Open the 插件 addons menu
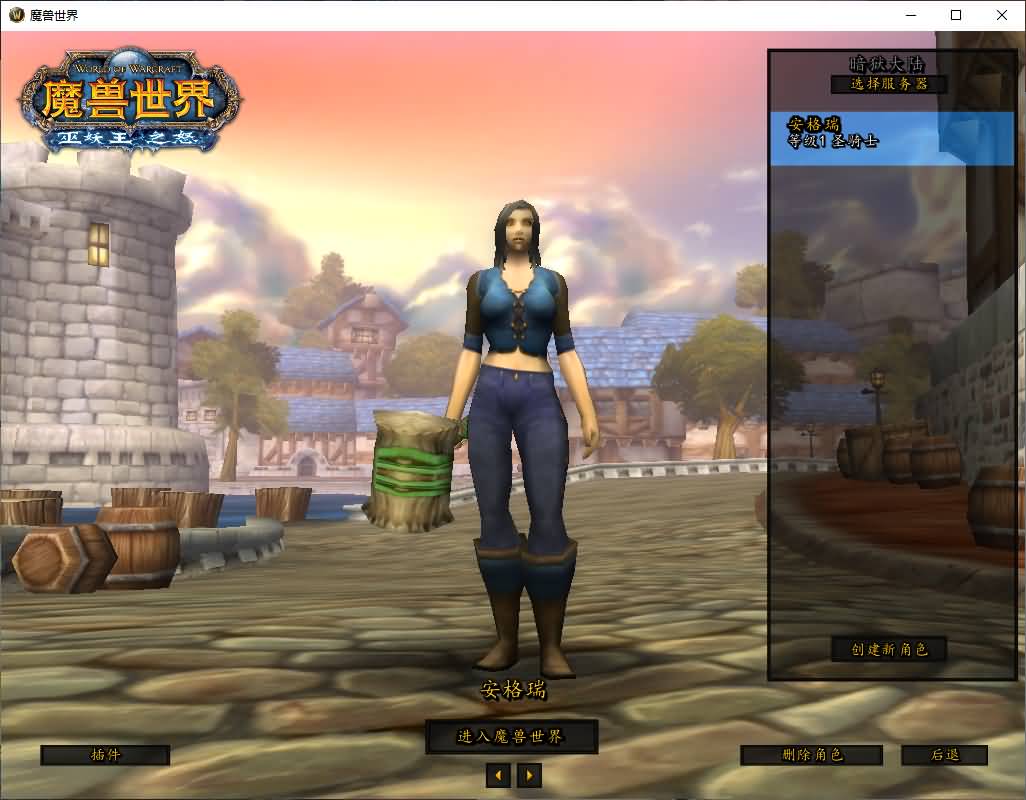Screen dimensions: 1026x800 pos(105,755)
